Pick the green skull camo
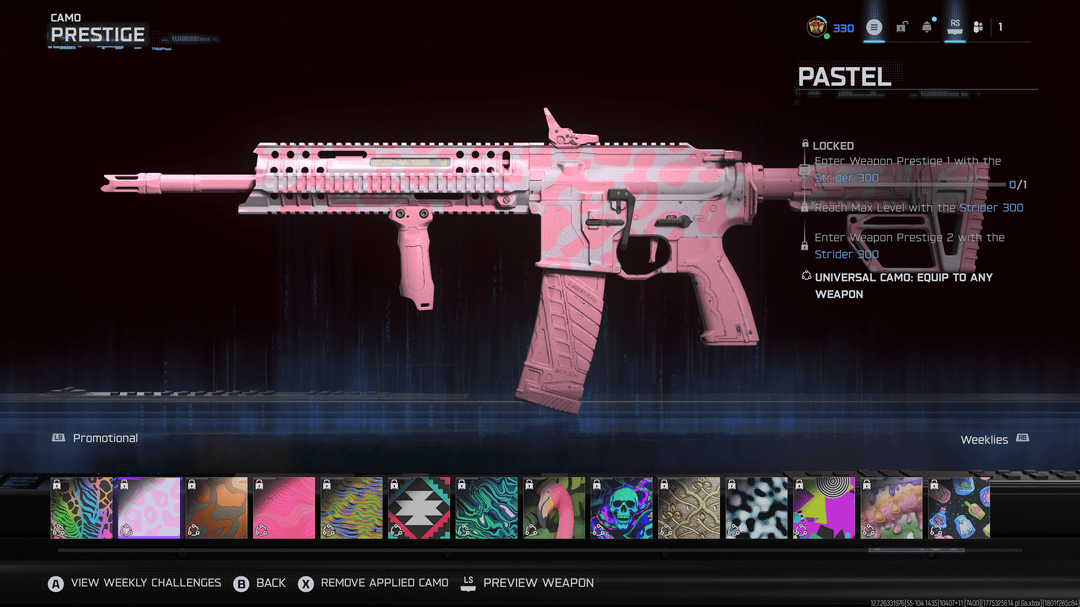The height and width of the screenshot is (607, 1080). 621,508
